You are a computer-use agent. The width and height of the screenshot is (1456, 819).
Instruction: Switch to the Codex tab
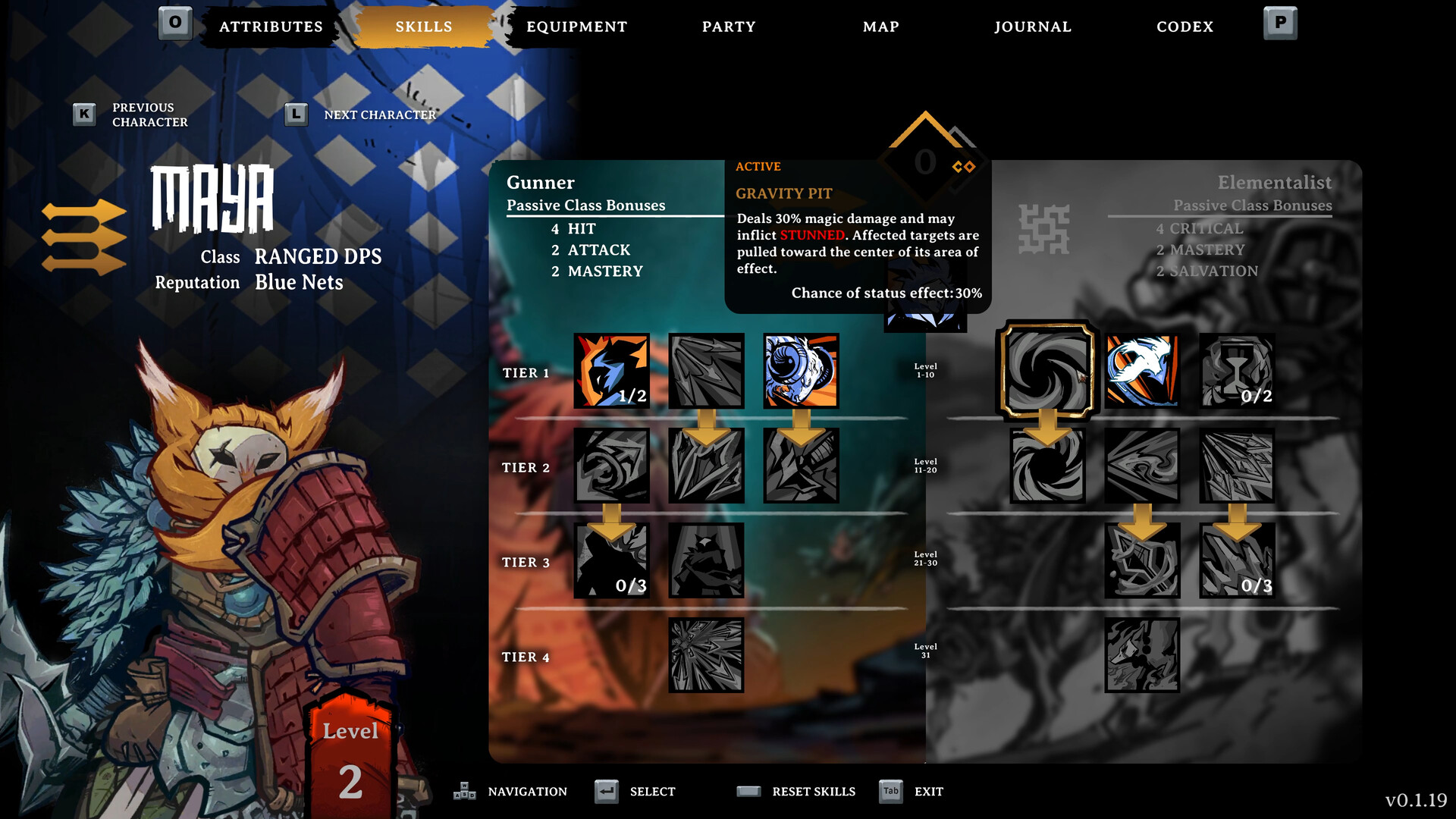tap(1185, 27)
